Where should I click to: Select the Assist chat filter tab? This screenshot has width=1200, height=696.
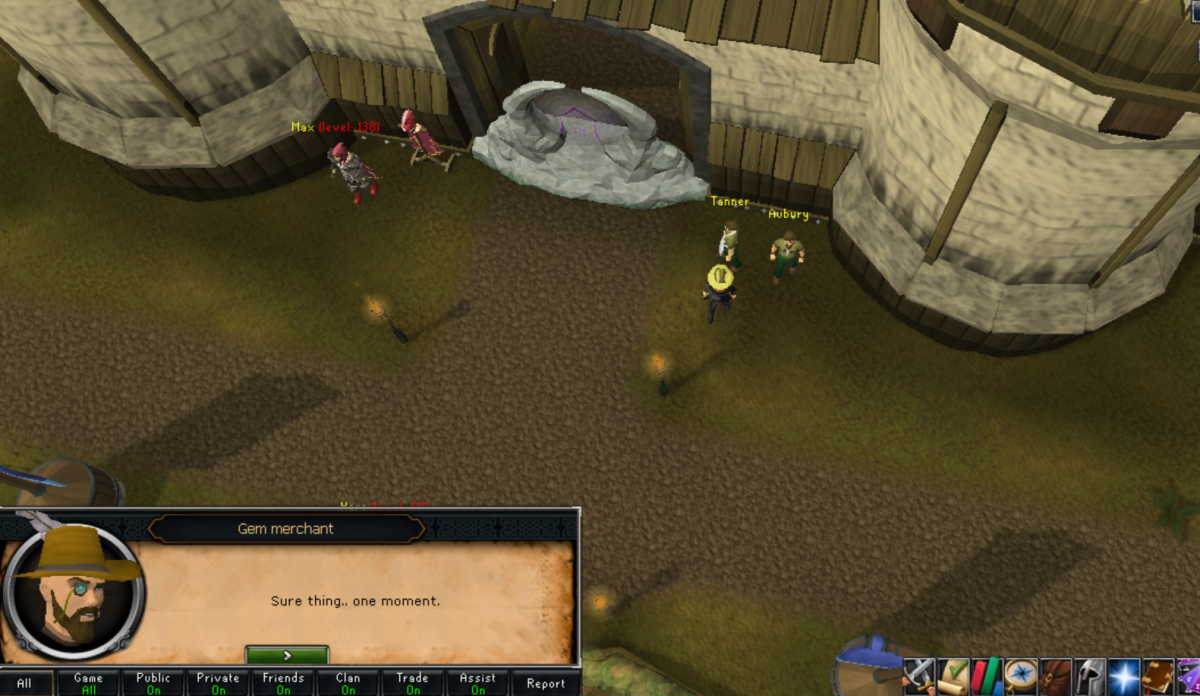(x=477, y=683)
